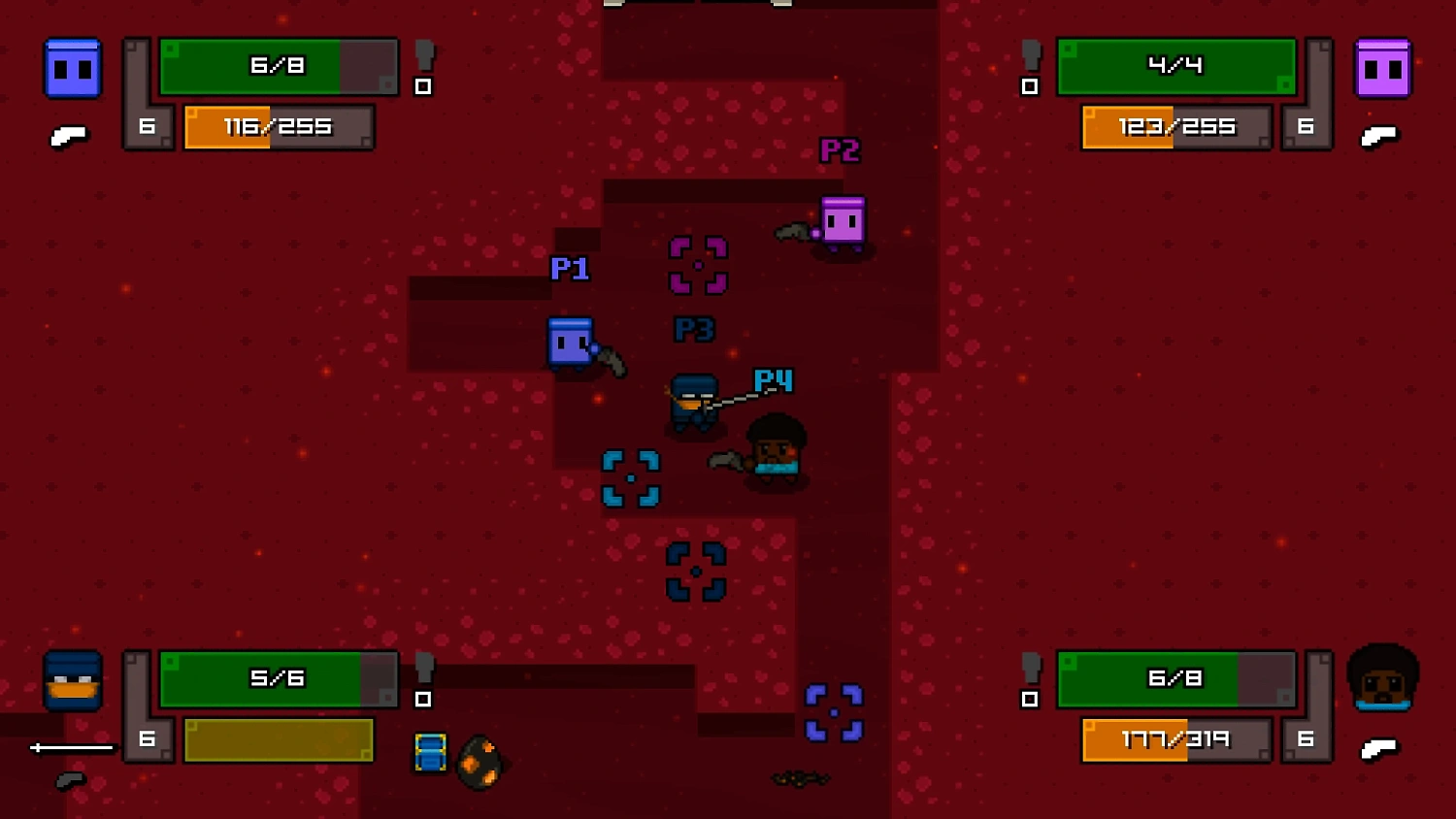This screenshot has width=1456, height=819.
Task: Click P1's green 6/8 health bar
Action: 277,66
